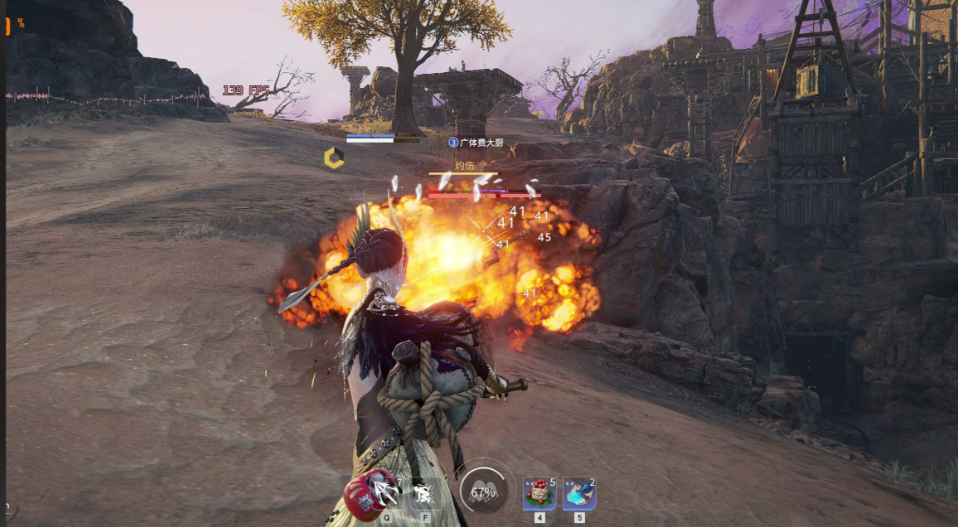Activate the white running figure skill
Image resolution: width=958 pixels, height=527 pixels.
[422, 492]
